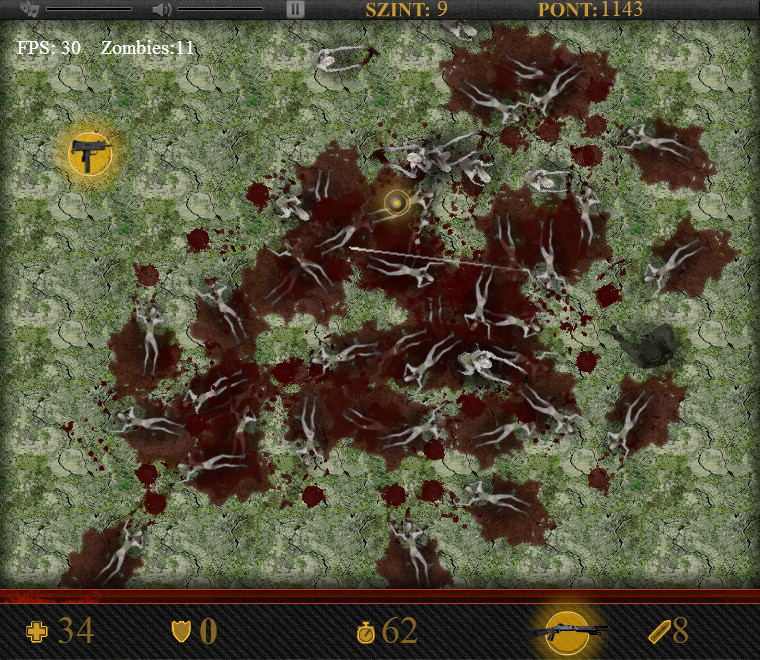Viewport: 760px width, 660px height.
Task: Adjust the music volume slider
Action: pyautogui.click(x=89, y=9)
